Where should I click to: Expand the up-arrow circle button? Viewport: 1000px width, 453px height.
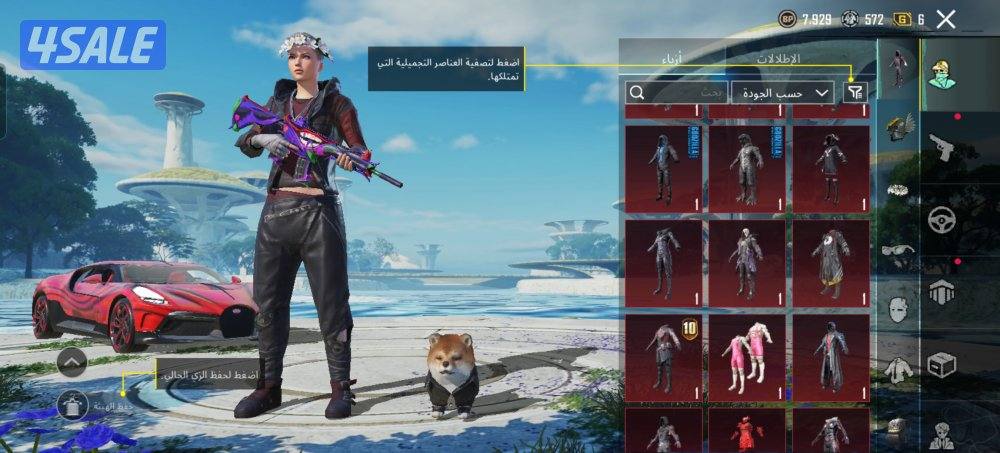[x=72, y=361]
